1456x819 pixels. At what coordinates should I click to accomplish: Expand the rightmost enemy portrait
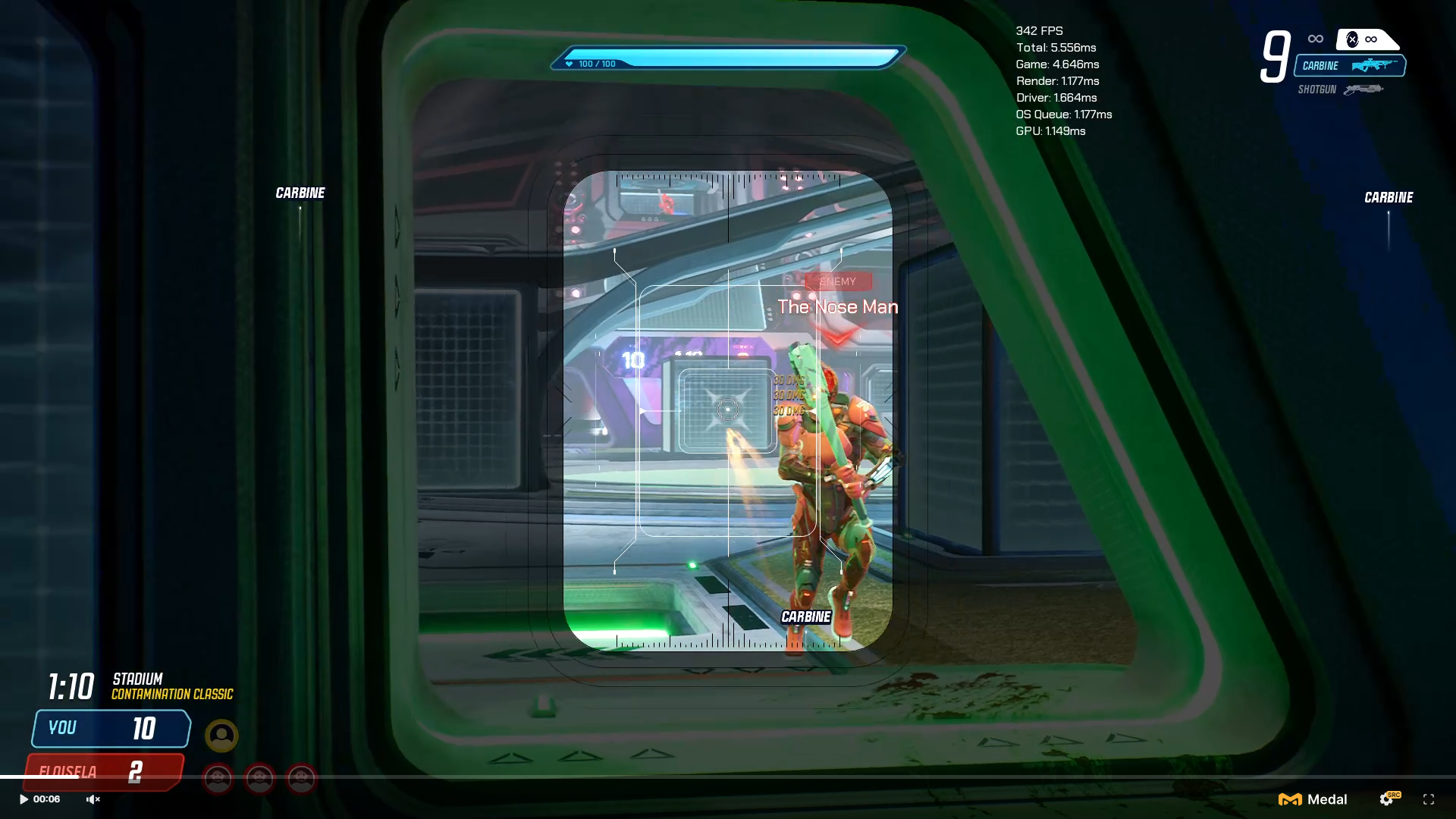tap(300, 779)
